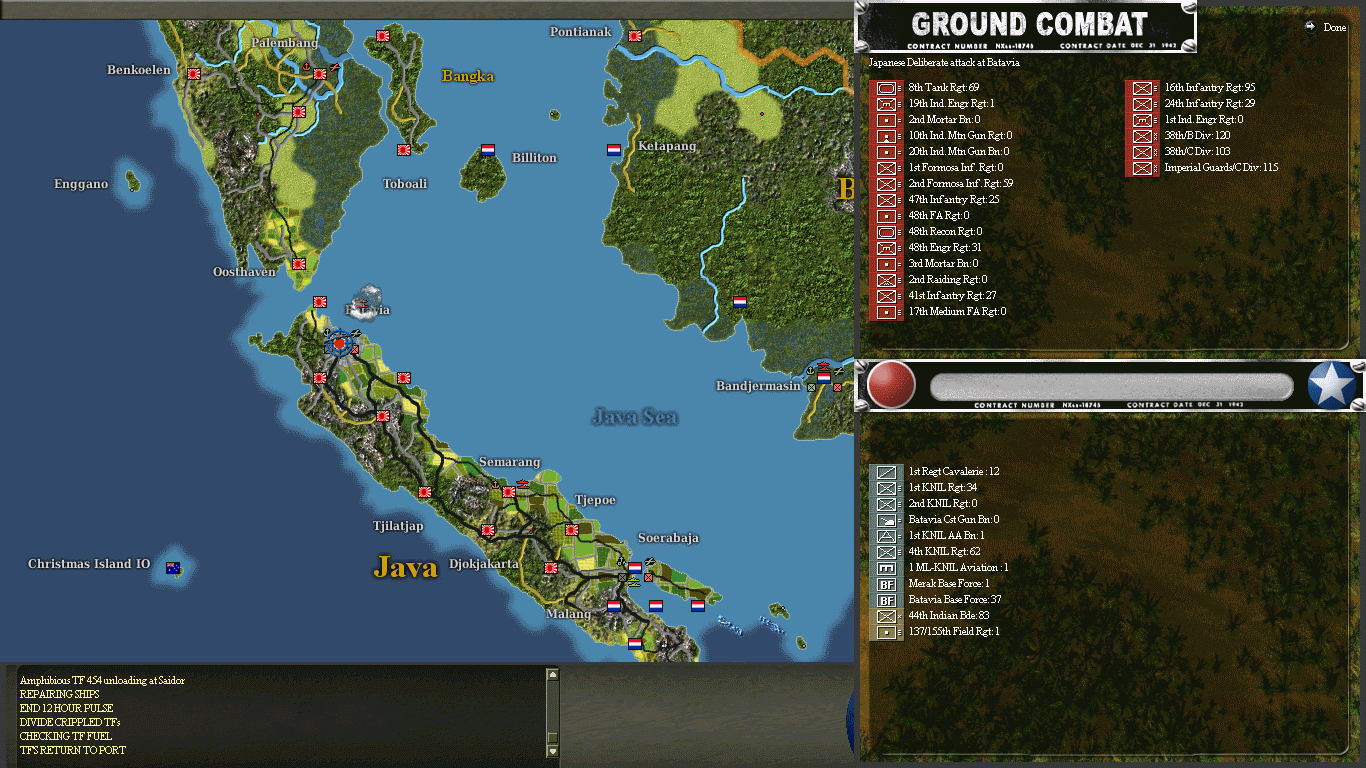Click the Imperial Guards/C Div infantry icon
The width and height of the screenshot is (1366, 768).
coord(1141,167)
